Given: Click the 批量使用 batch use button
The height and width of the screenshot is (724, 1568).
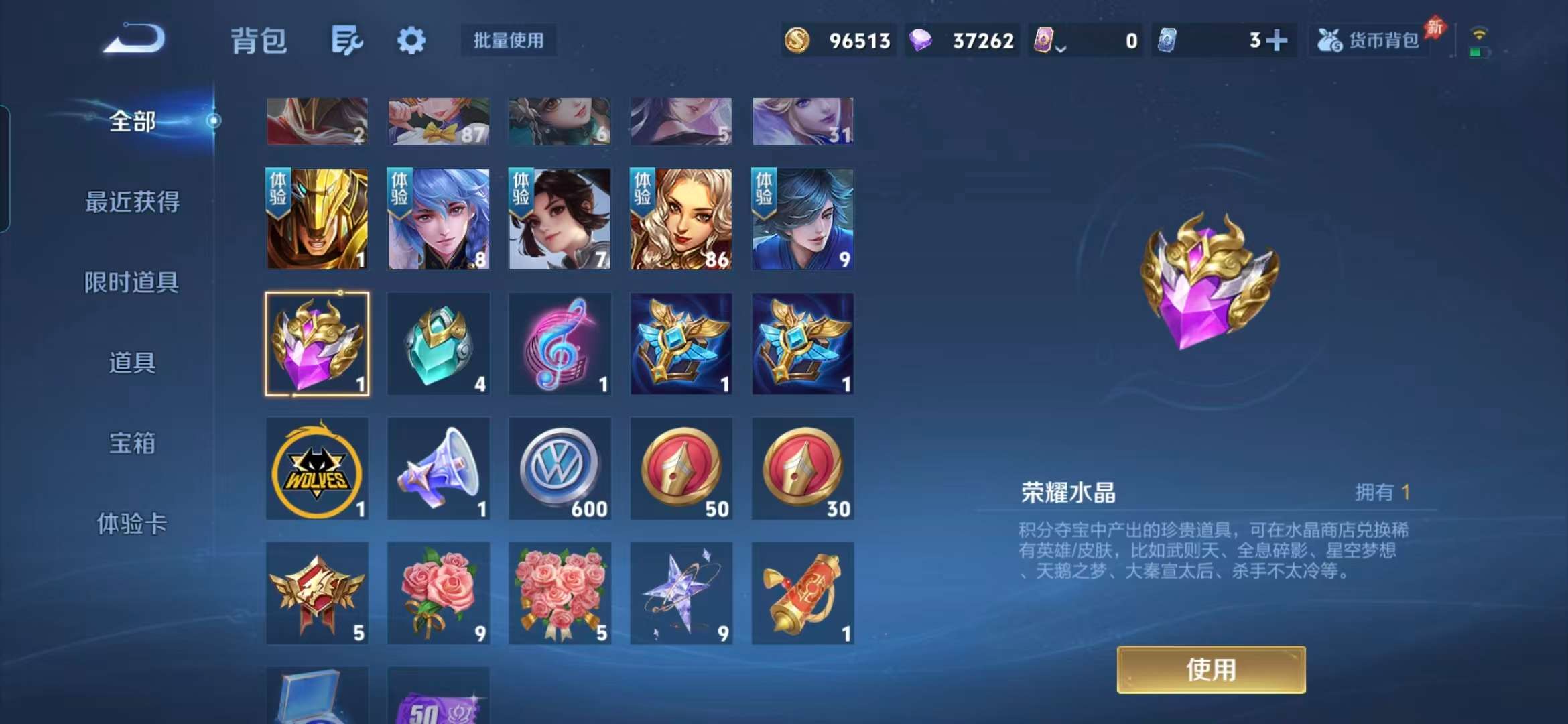Looking at the screenshot, I should click(x=508, y=40).
